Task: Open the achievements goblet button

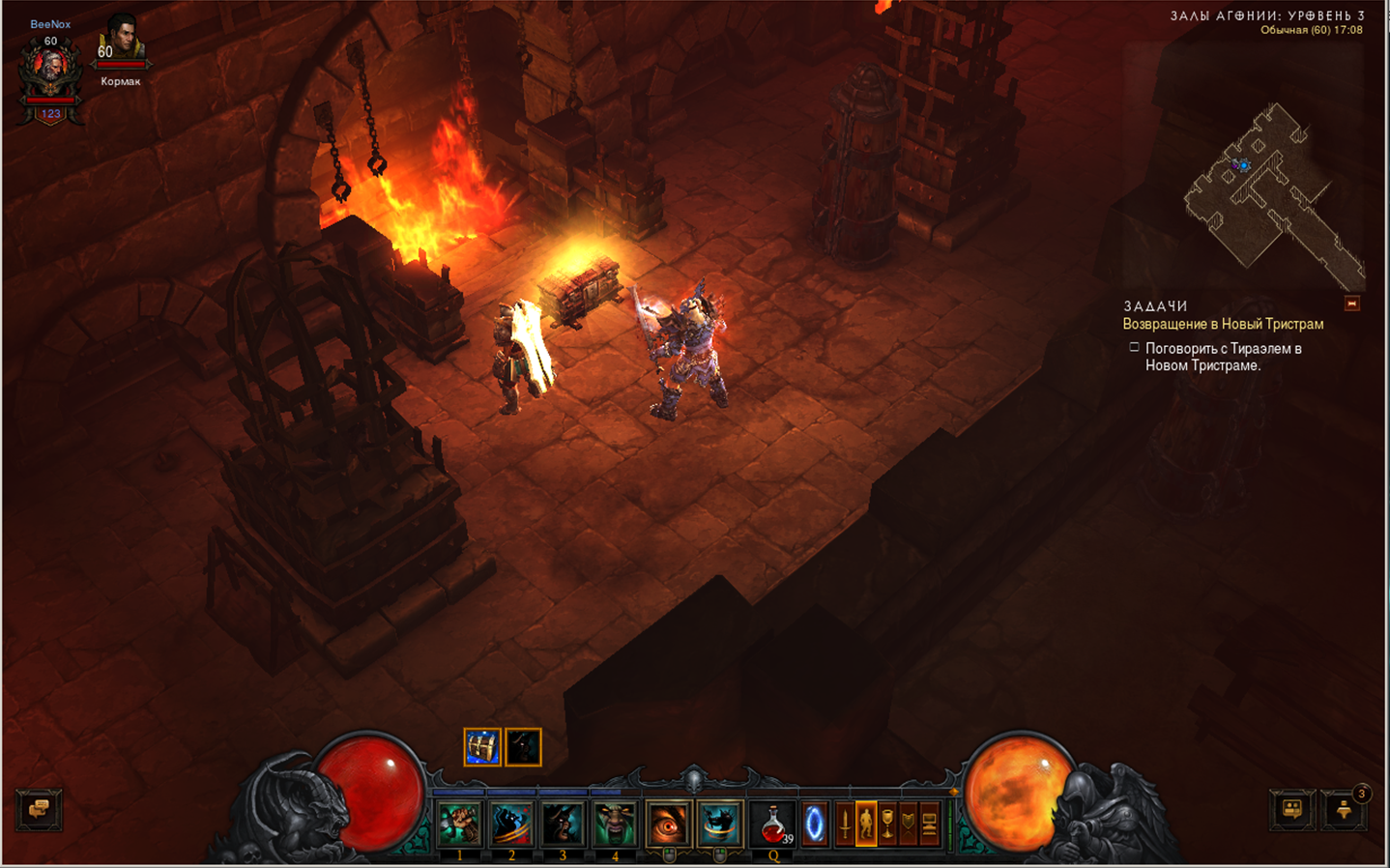Action: [x=887, y=825]
